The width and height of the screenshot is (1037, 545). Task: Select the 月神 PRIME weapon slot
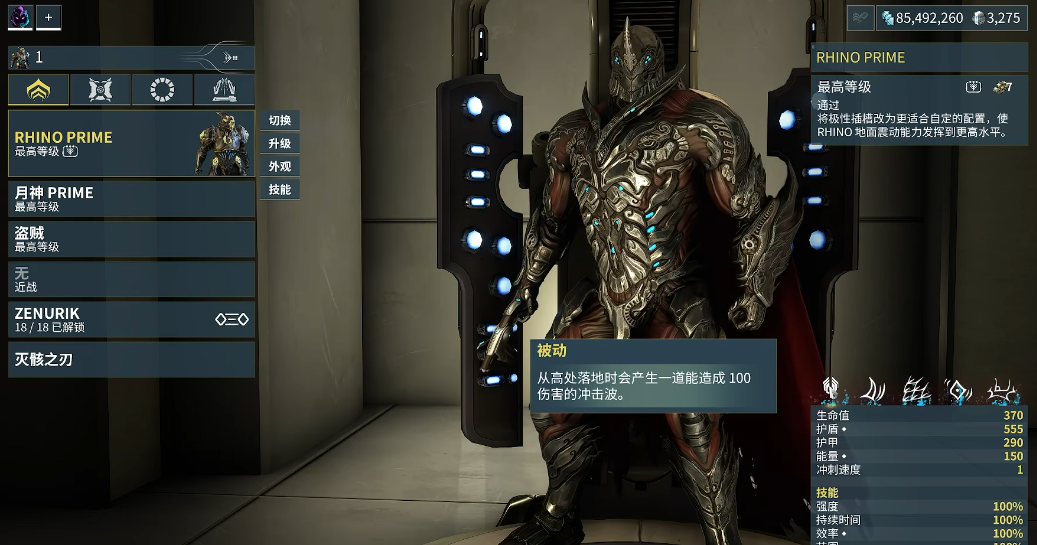pyautogui.click(x=131, y=199)
